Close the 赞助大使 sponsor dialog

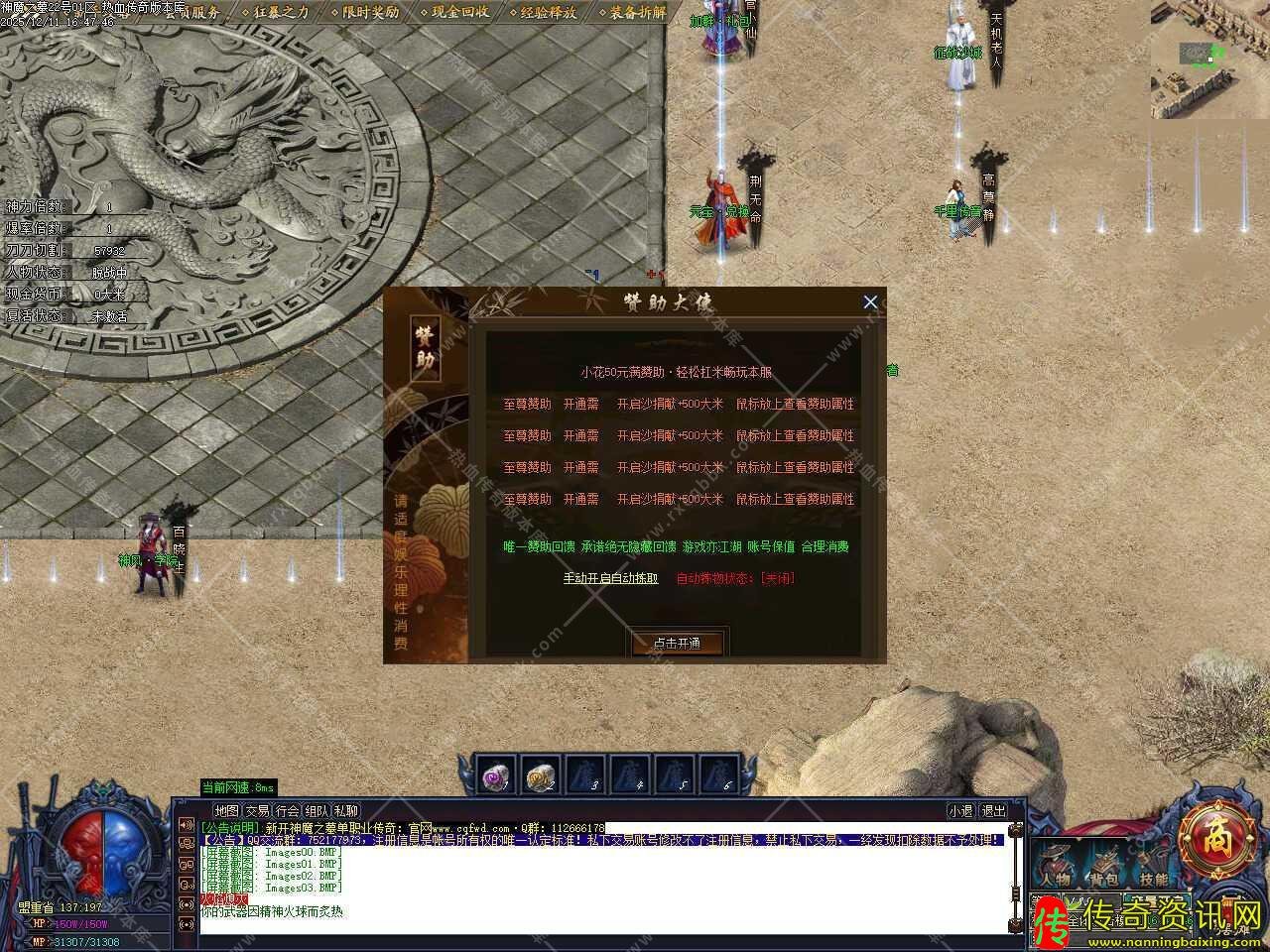pyautogui.click(x=870, y=302)
